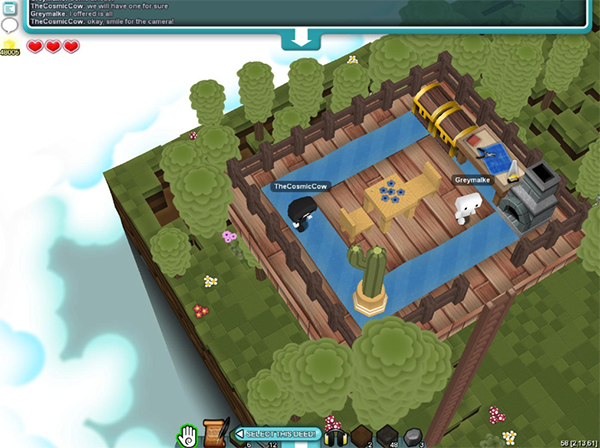Select the dark stone block slot
This screenshot has height=448, width=600.
click(x=387, y=435)
